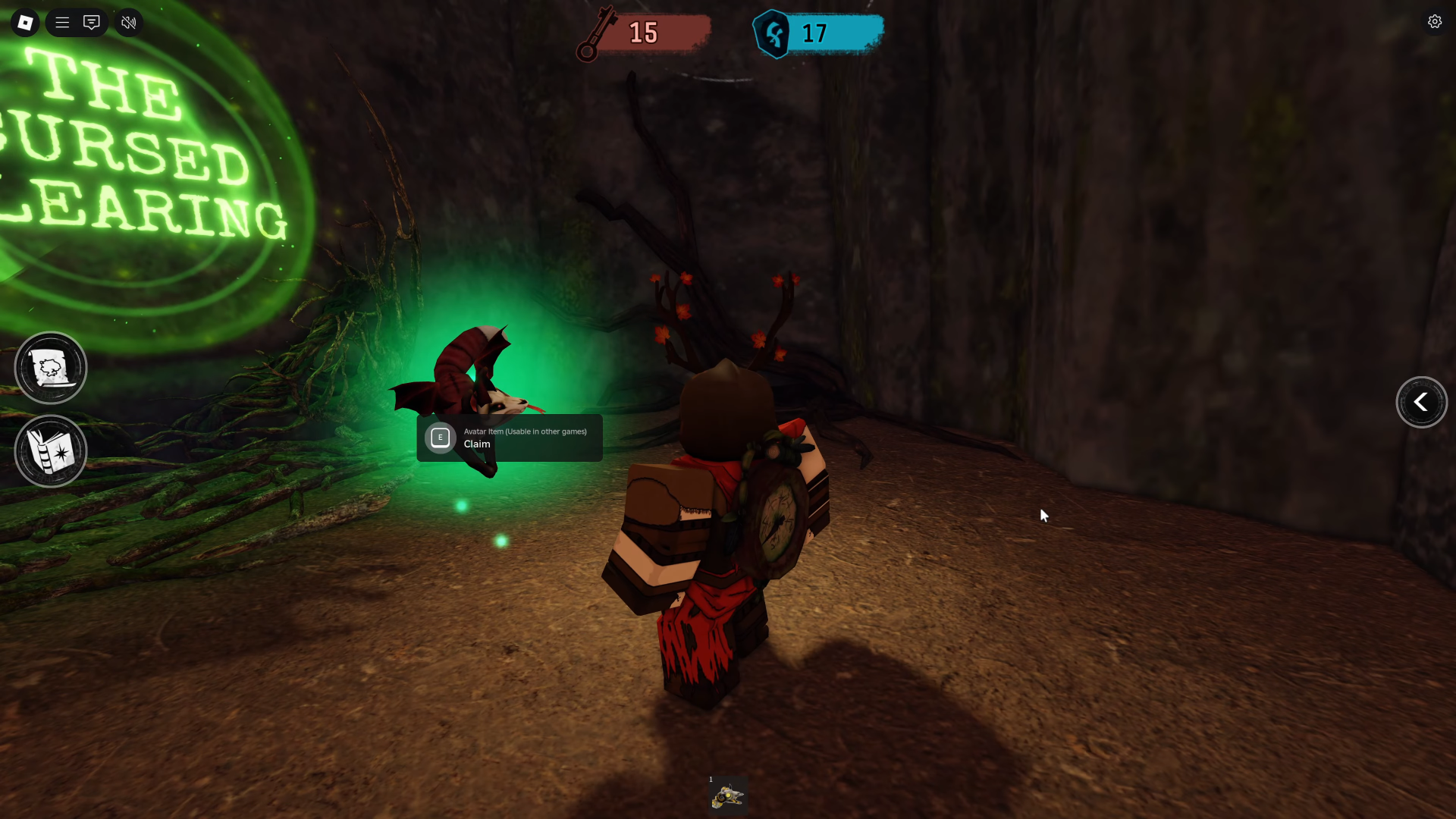Viewport: 1456px width, 819px height.
Task: Click the blue ear counter icon
Action: (773, 33)
